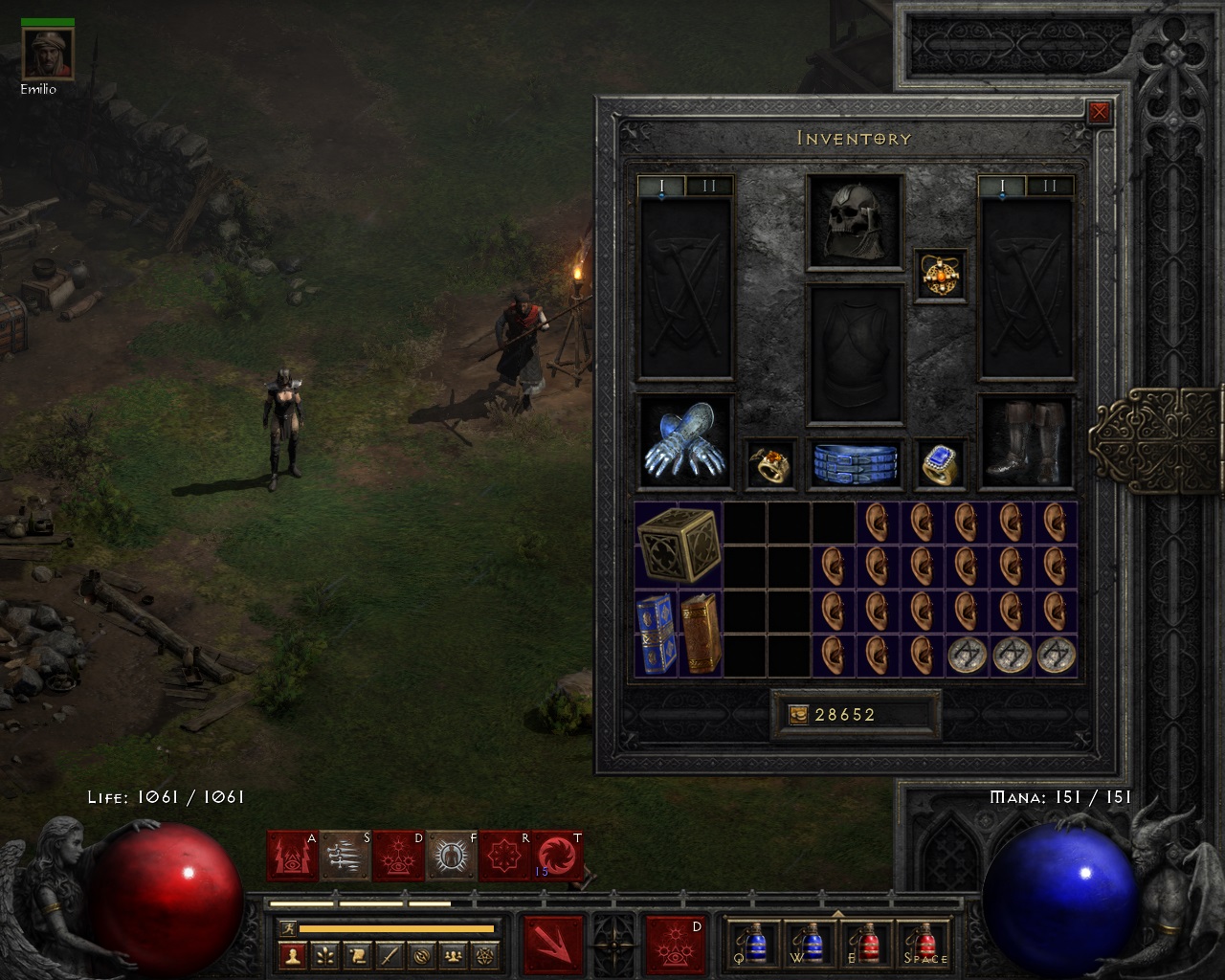This screenshot has height=980, width=1225.
Task: Activate the red spiral skill marked T
Action: pos(557,855)
